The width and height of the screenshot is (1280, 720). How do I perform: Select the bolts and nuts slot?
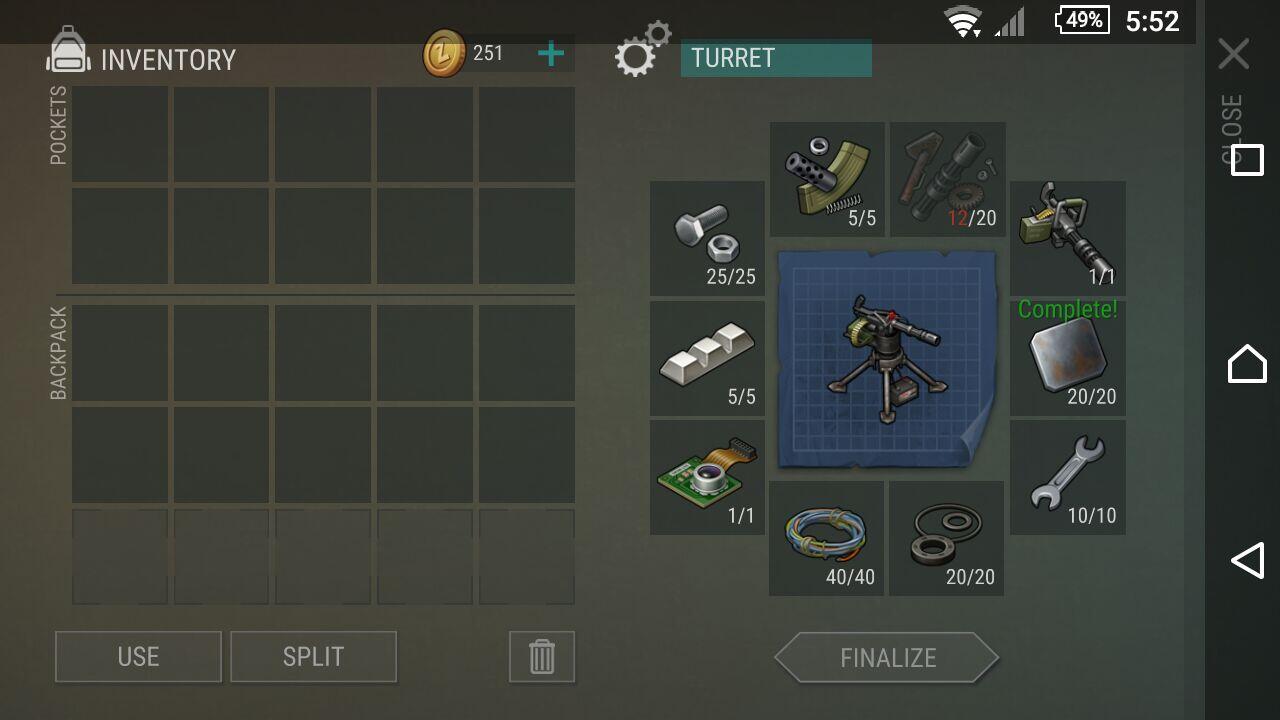pyautogui.click(x=707, y=238)
